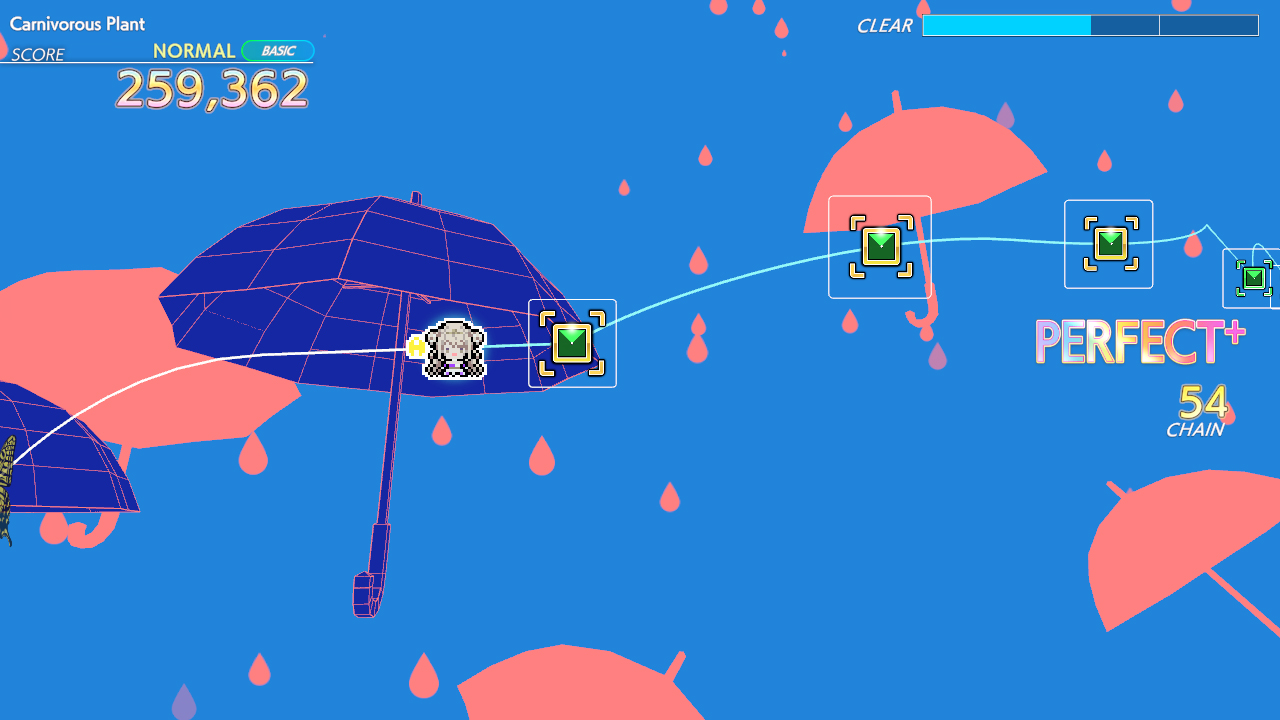
Task: Tap the gem note entering the screen edge
Action: click(1253, 279)
